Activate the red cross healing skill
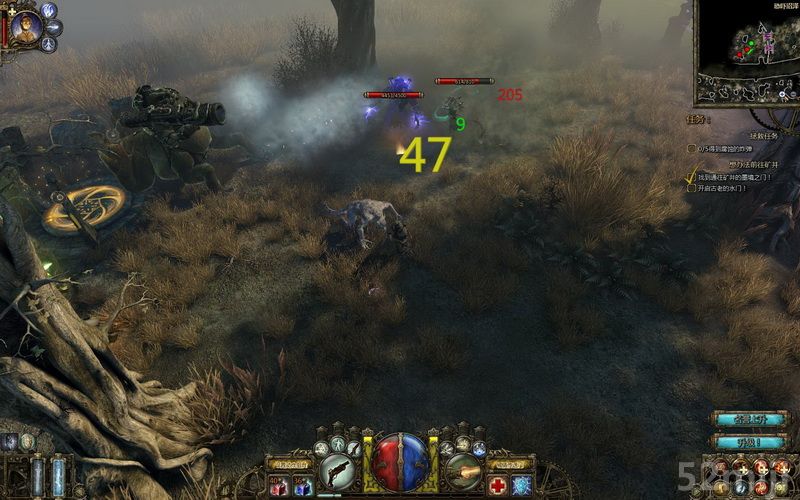The image size is (800, 500). [x=497, y=486]
